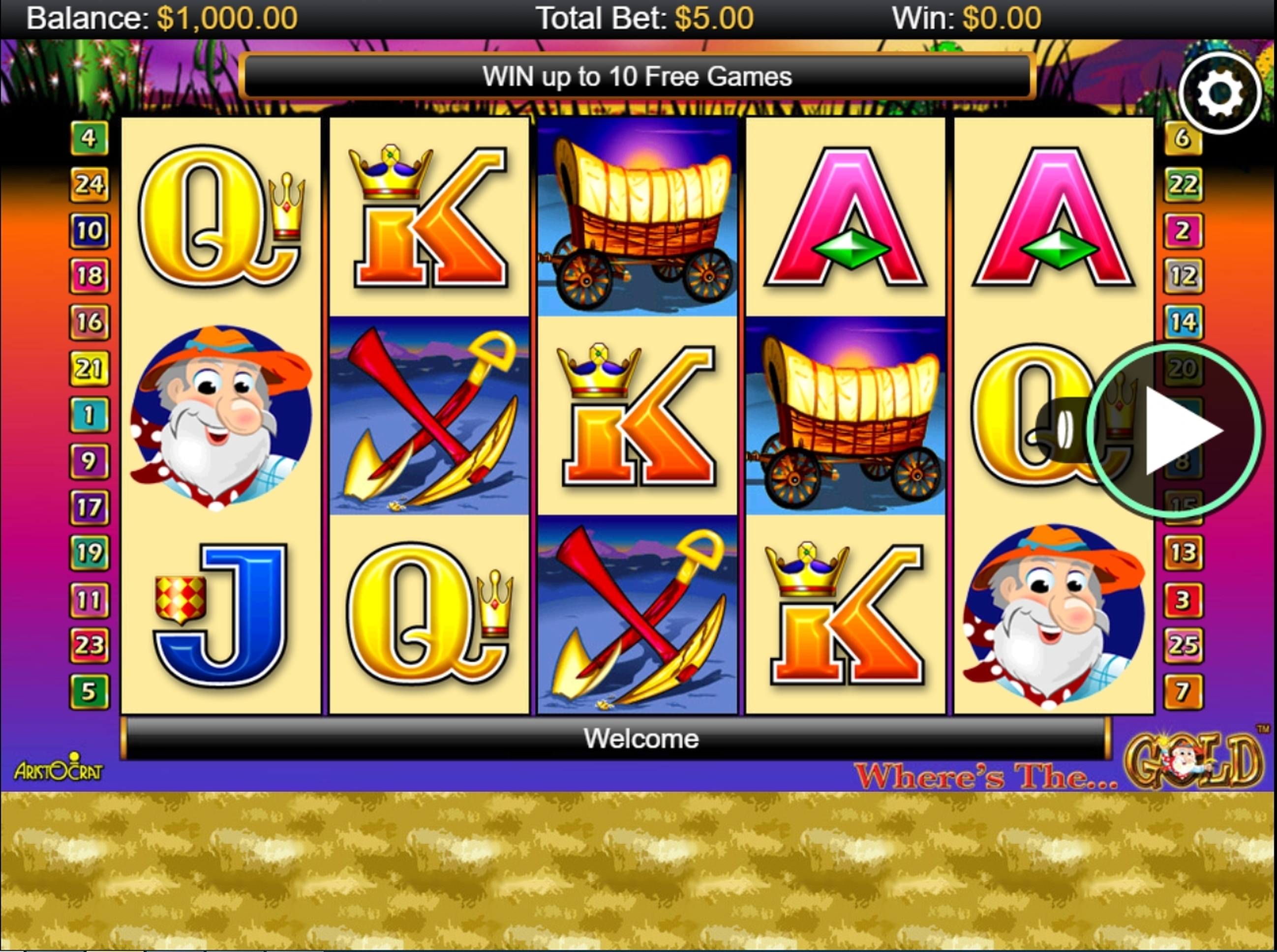Image resolution: width=1277 pixels, height=952 pixels.
Task: Show payline 24 marker
Action: pos(89,184)
